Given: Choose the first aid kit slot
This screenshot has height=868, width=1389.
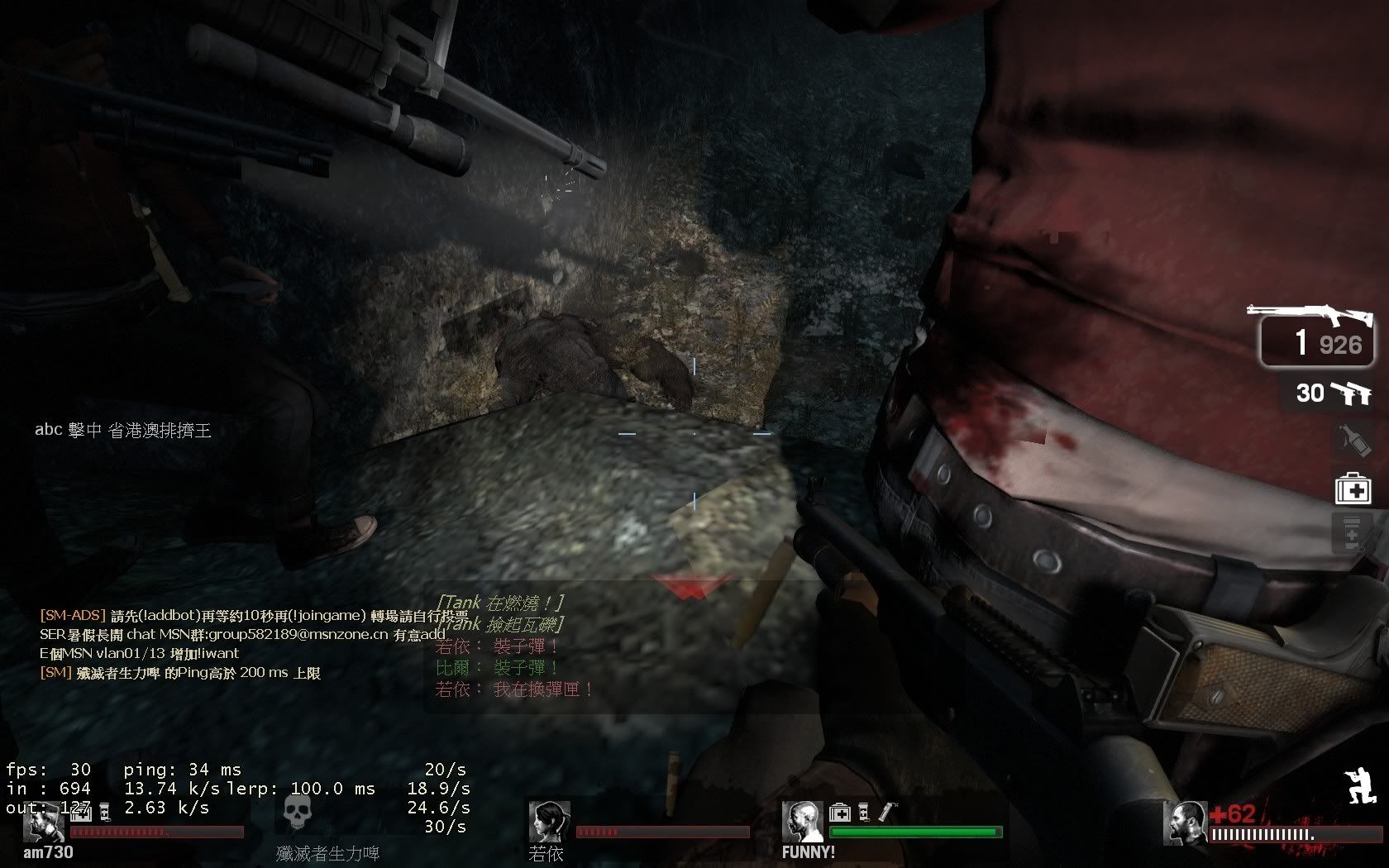Looking at the screenshot, I should tap(1353, 489).
